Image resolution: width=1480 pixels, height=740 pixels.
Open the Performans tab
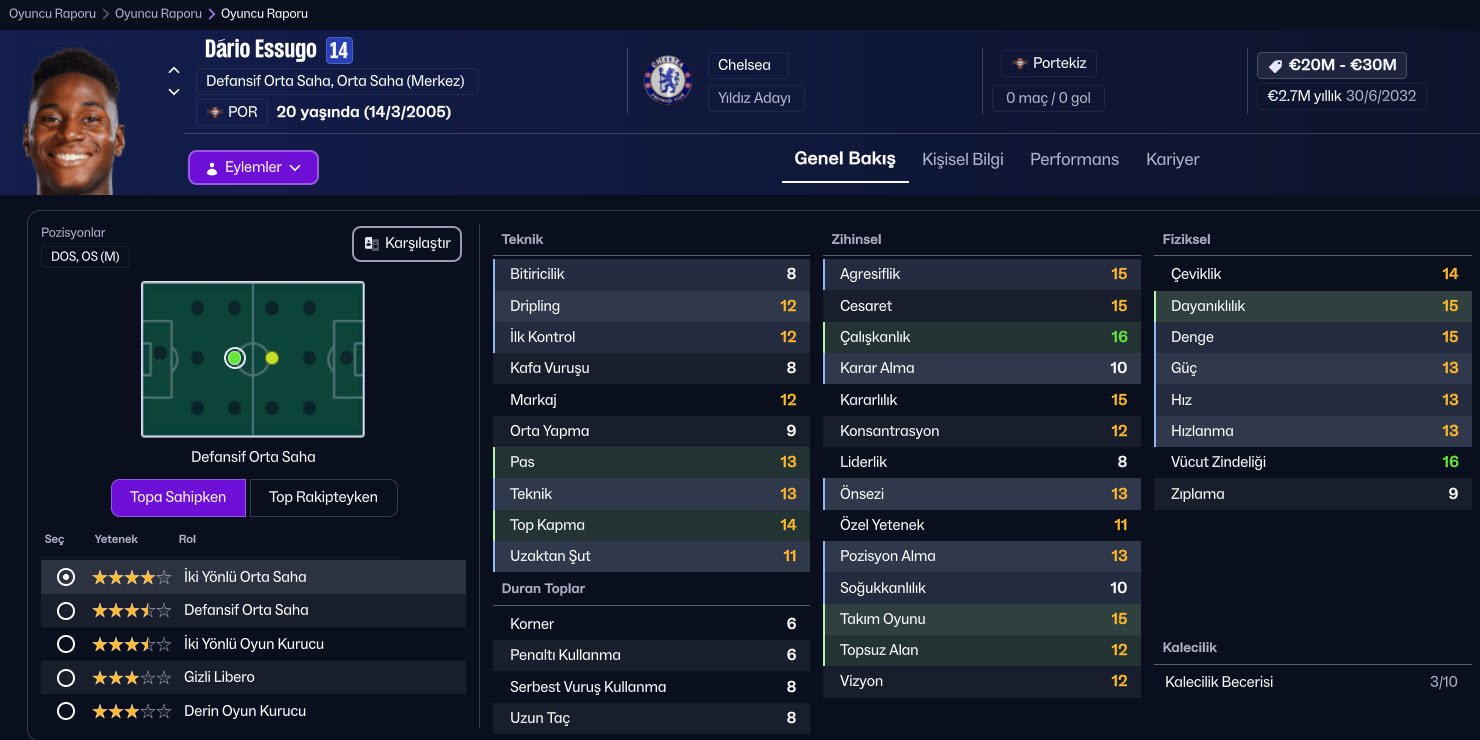point(1074,159)
